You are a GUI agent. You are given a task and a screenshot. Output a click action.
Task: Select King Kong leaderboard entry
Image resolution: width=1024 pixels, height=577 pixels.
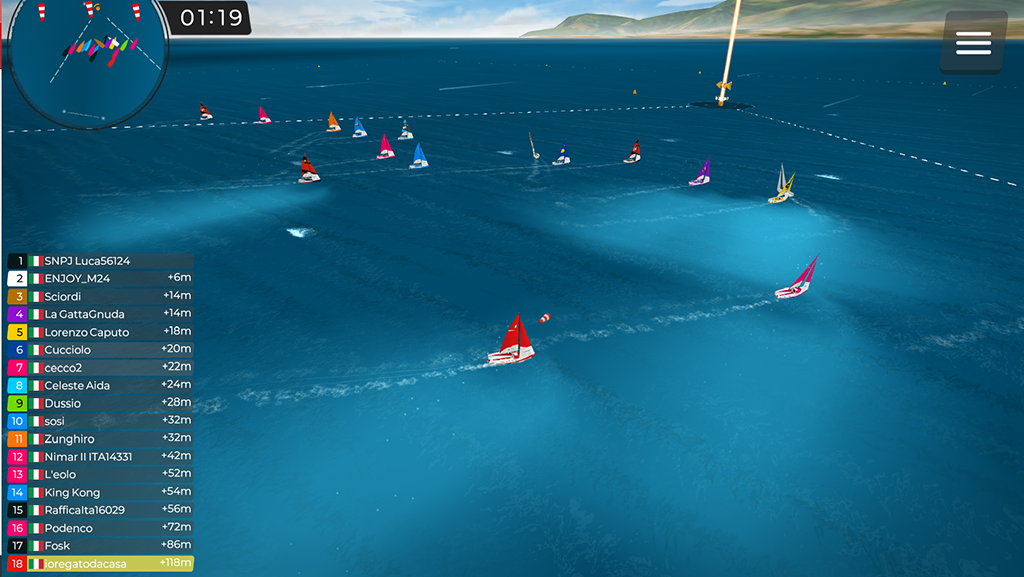click(x=100, y=493)
